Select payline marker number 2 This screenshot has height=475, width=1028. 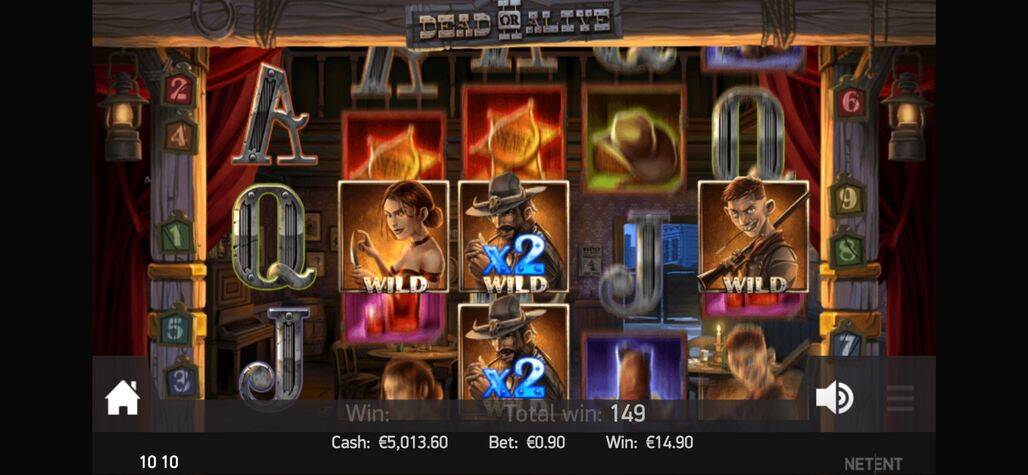178,90
